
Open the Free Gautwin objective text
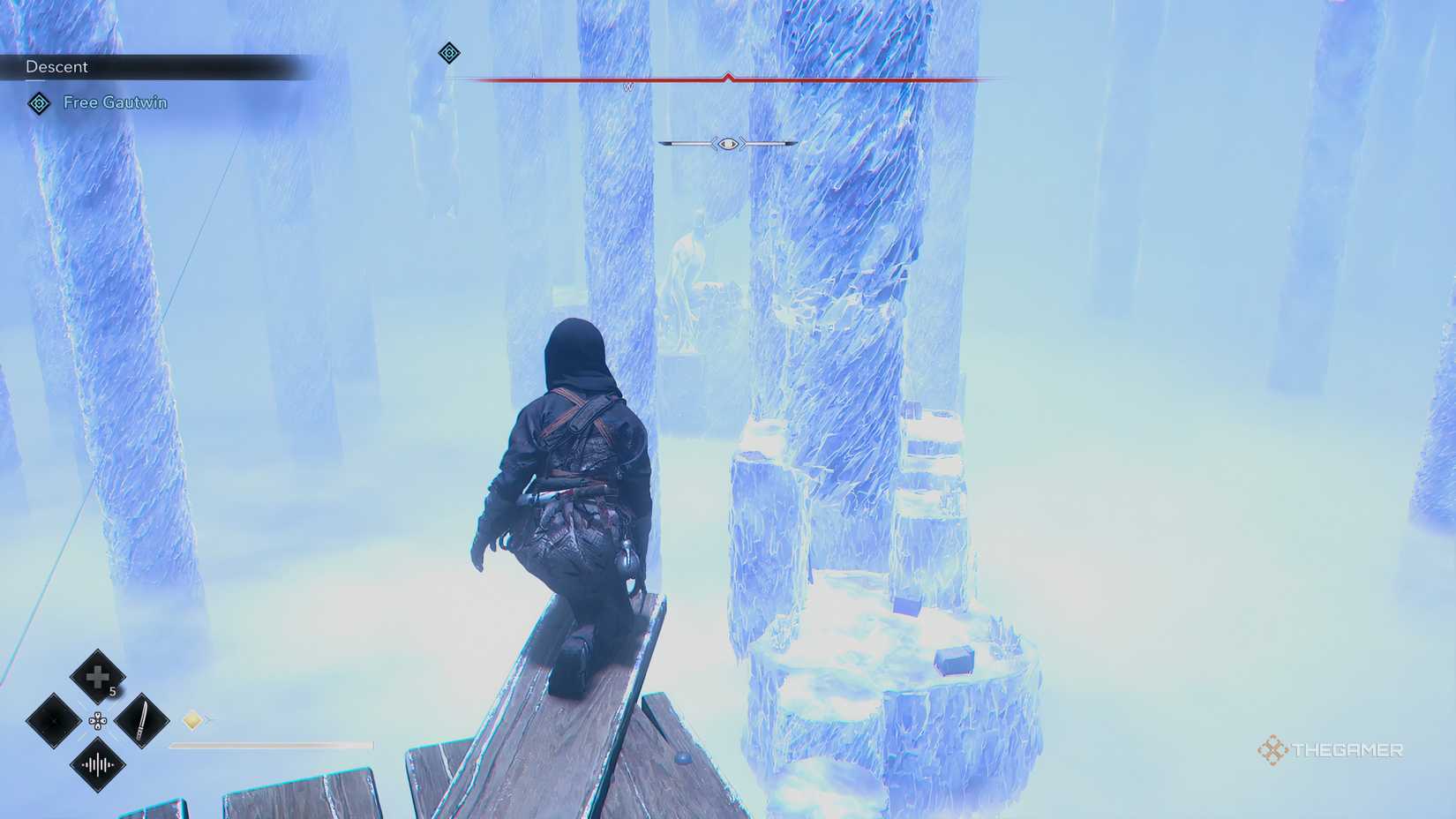point(116,102)
